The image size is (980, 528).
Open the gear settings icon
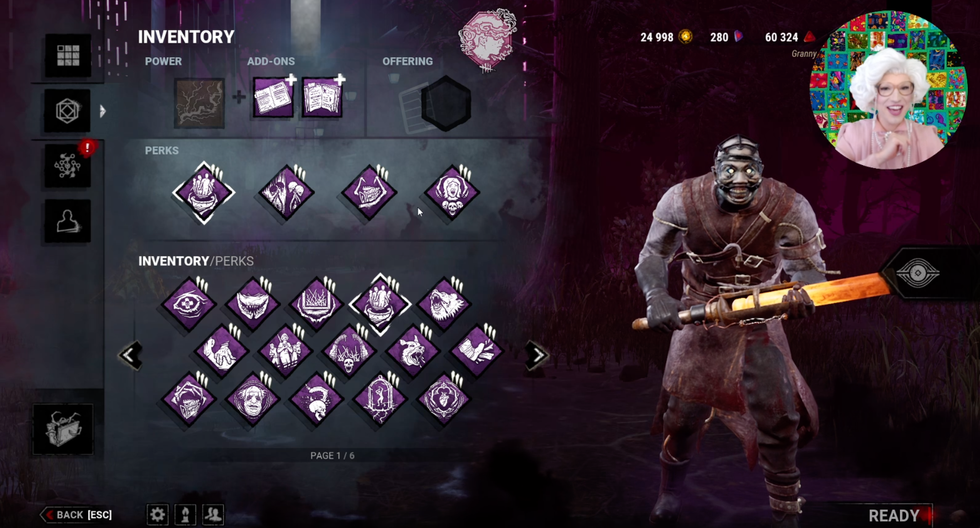click(158, 514)
